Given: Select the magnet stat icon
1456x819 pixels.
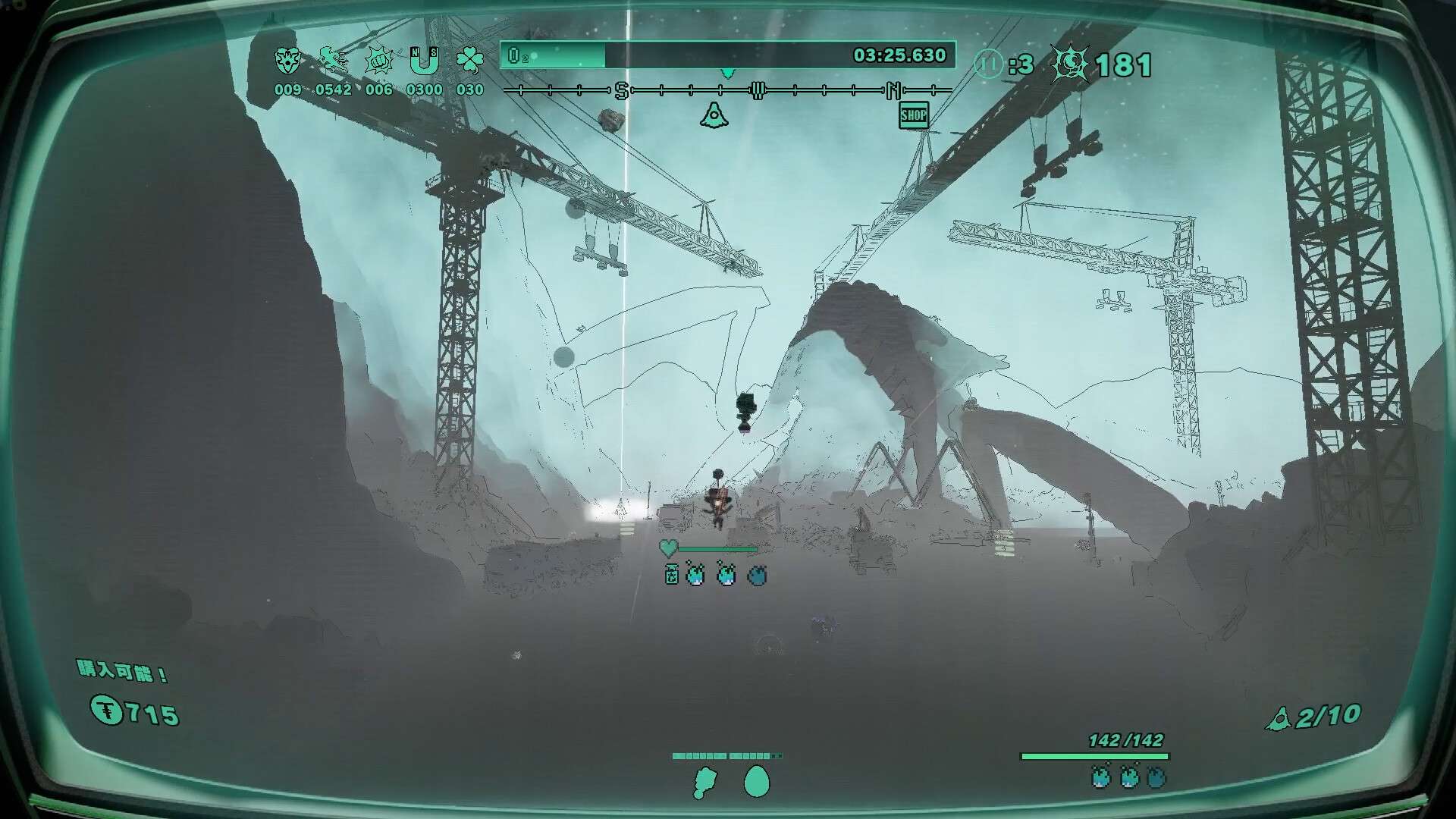Looking at the screenshot, I should (424, 61).
